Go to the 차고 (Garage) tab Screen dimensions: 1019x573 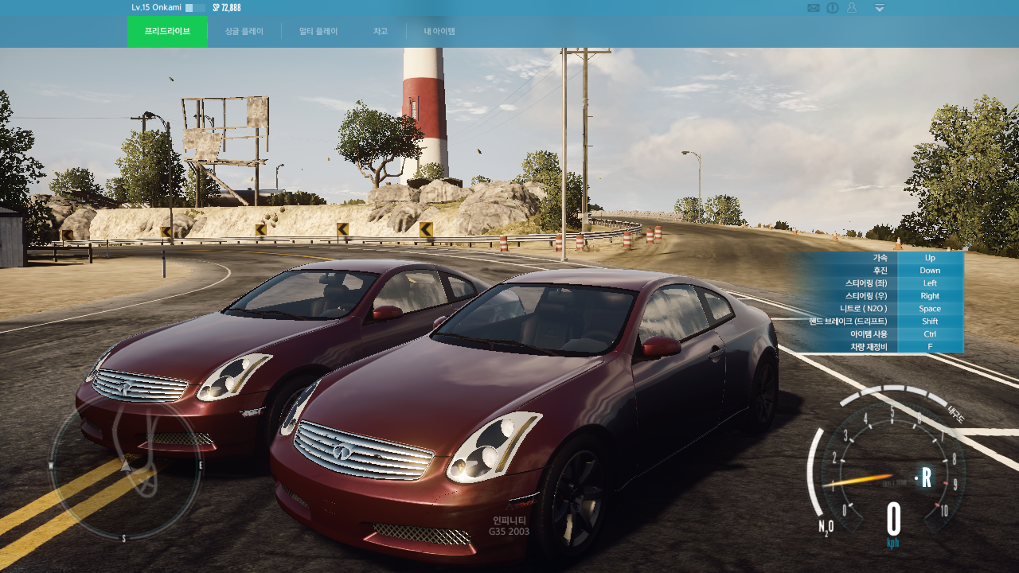point(380,31)
